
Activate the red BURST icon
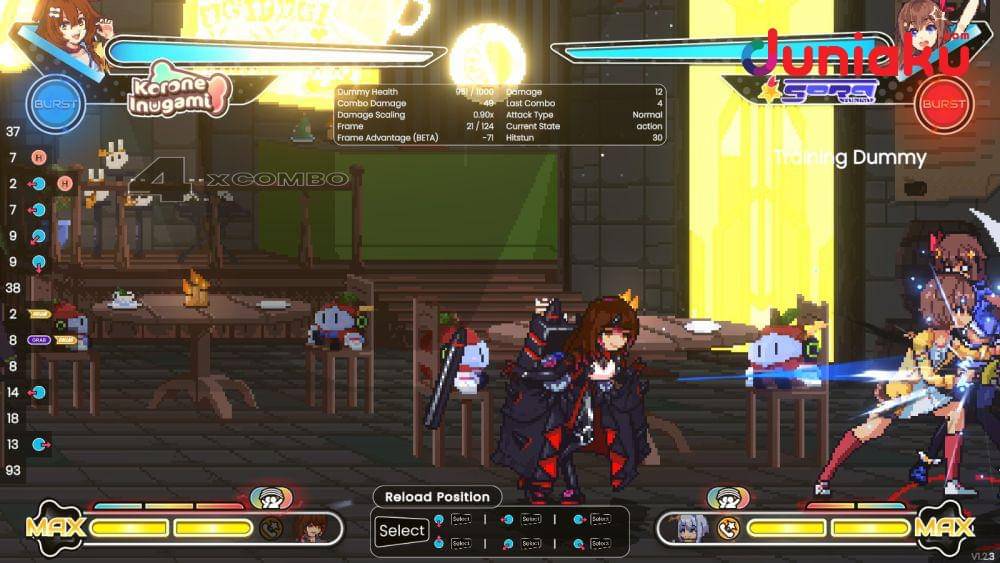pos(943,104)
